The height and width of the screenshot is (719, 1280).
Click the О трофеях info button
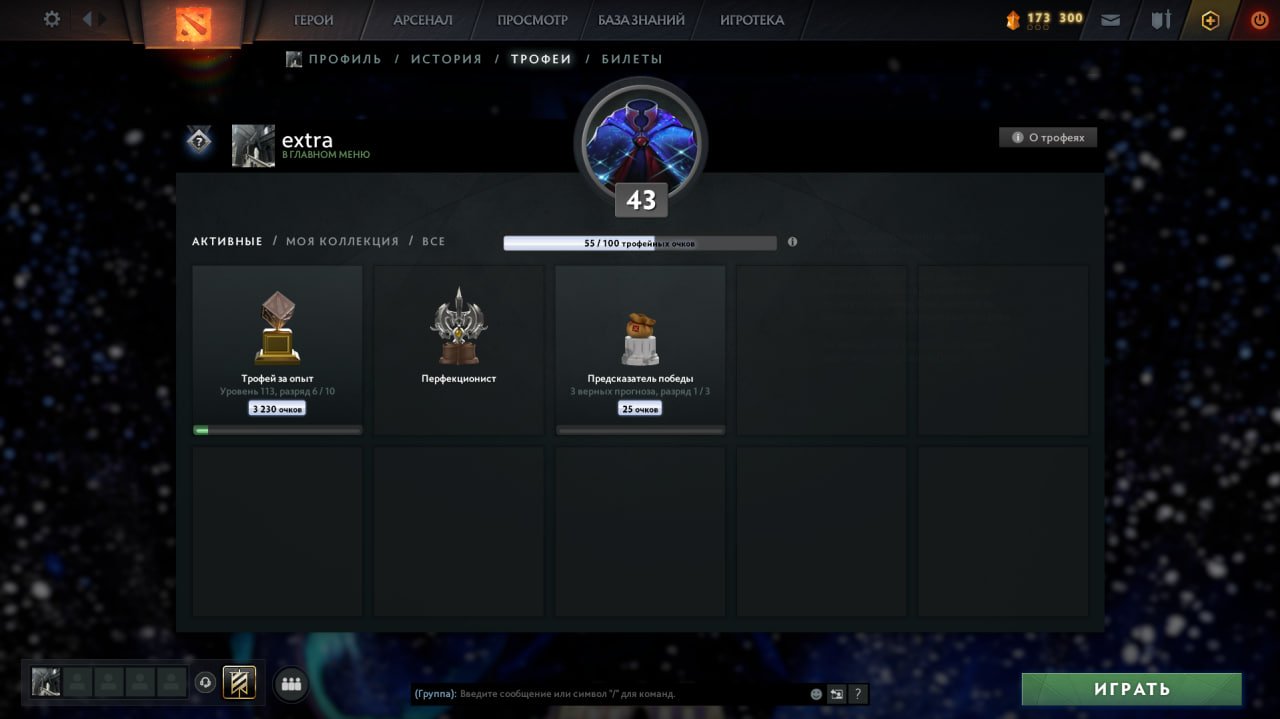pyautogui.click(x=1048, y=138)
